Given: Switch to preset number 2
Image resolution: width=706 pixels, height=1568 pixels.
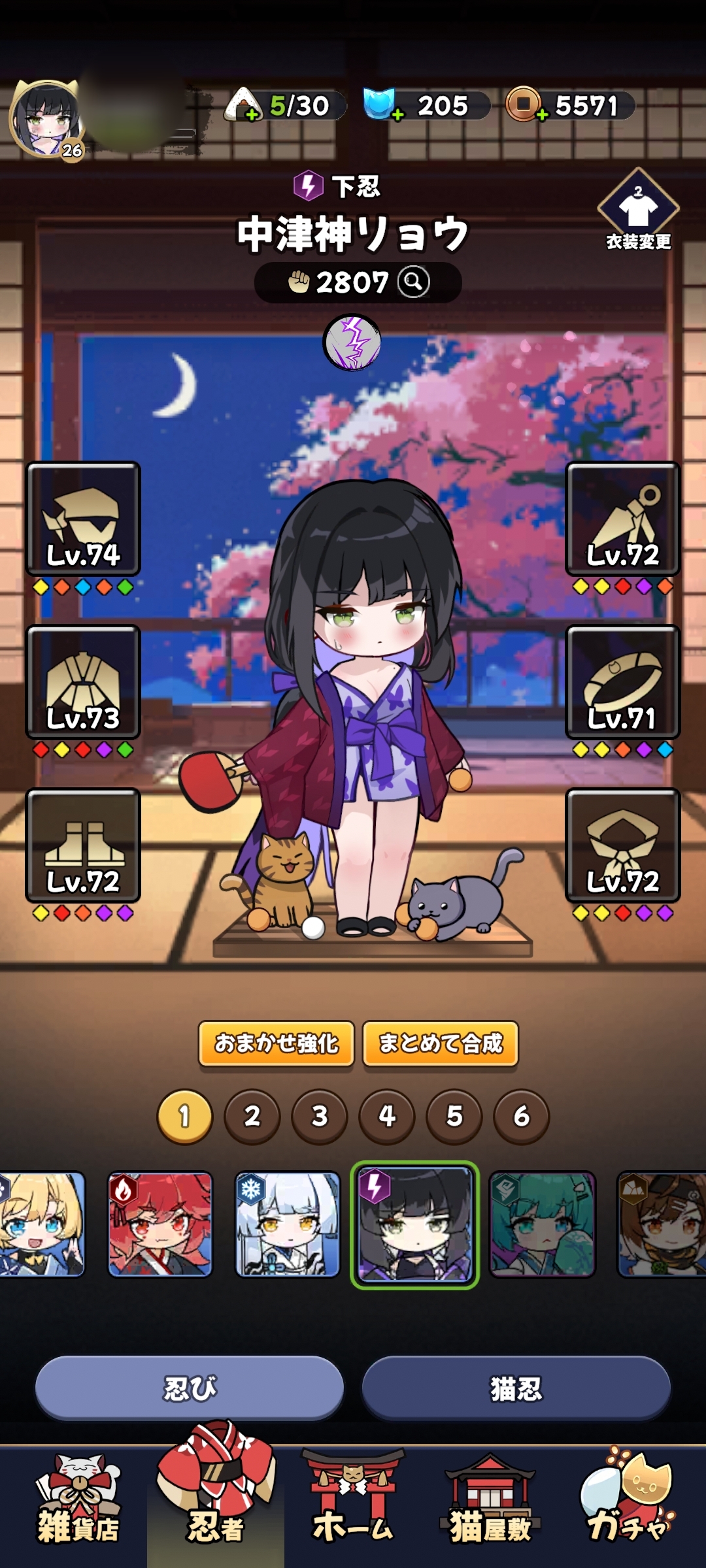Looking at the screenshot, I should click(252, 1116).
